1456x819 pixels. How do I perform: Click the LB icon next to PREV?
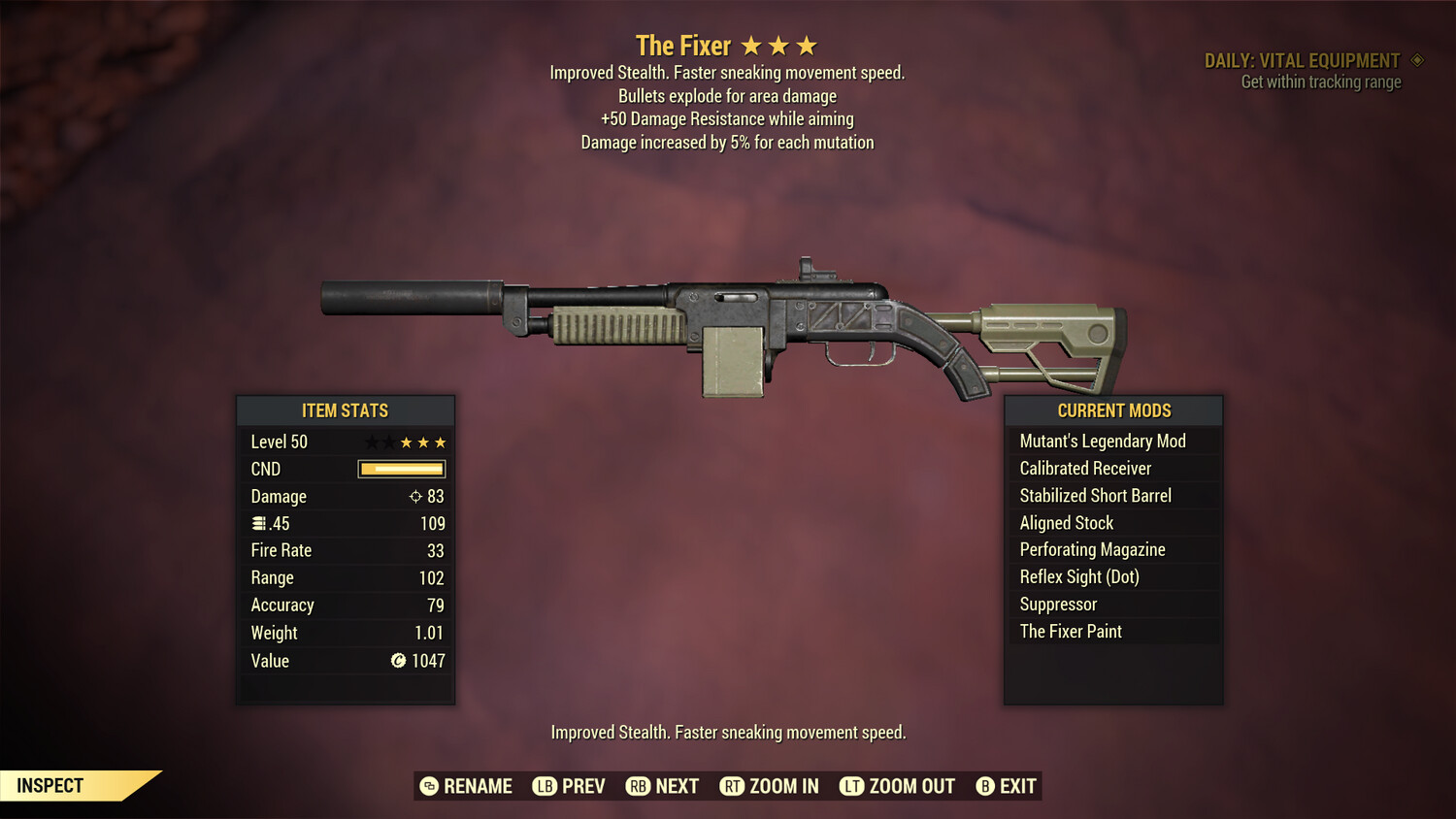point(545,786)
